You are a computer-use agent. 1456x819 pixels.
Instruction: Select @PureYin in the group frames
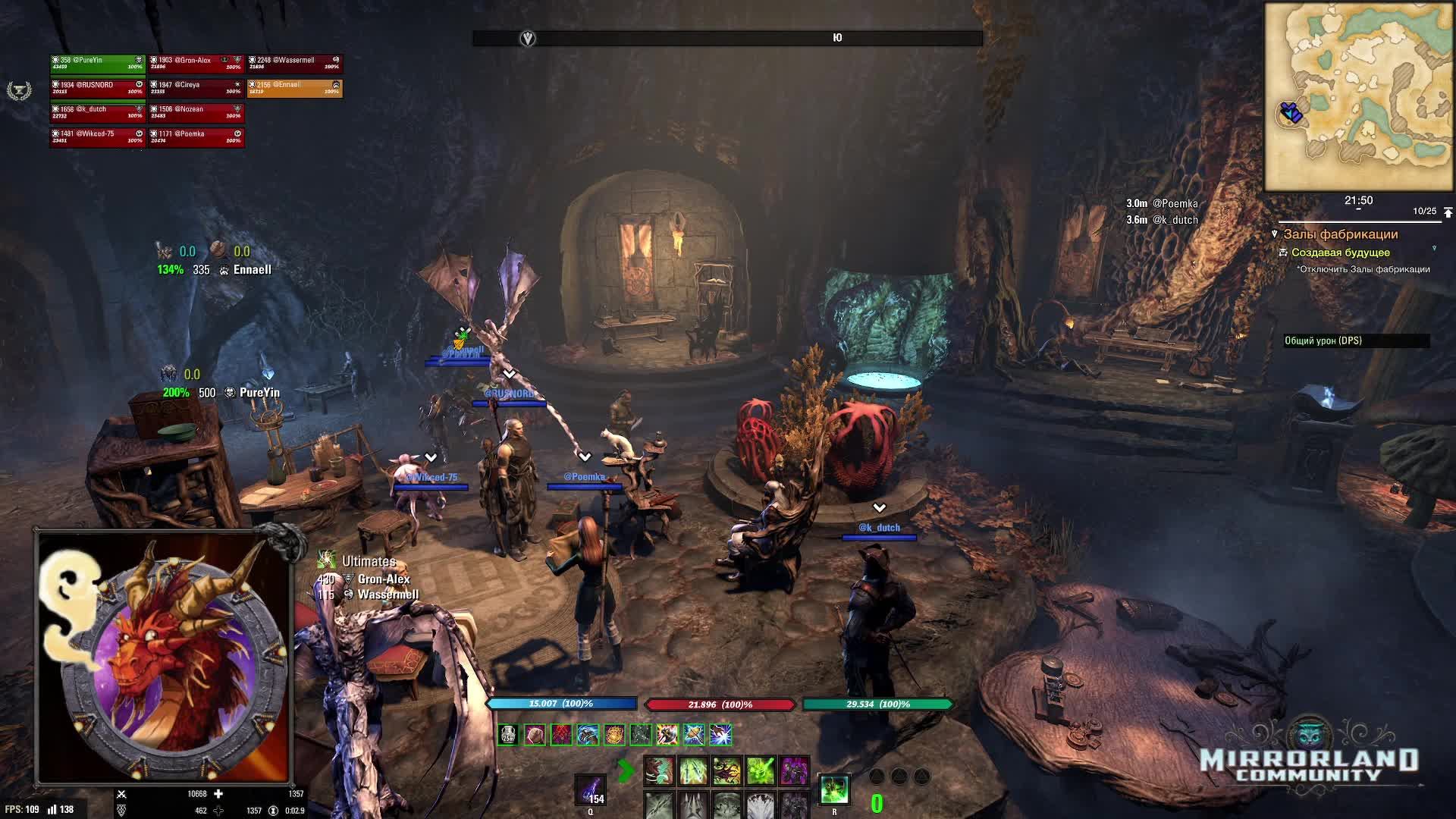point(97,64)
